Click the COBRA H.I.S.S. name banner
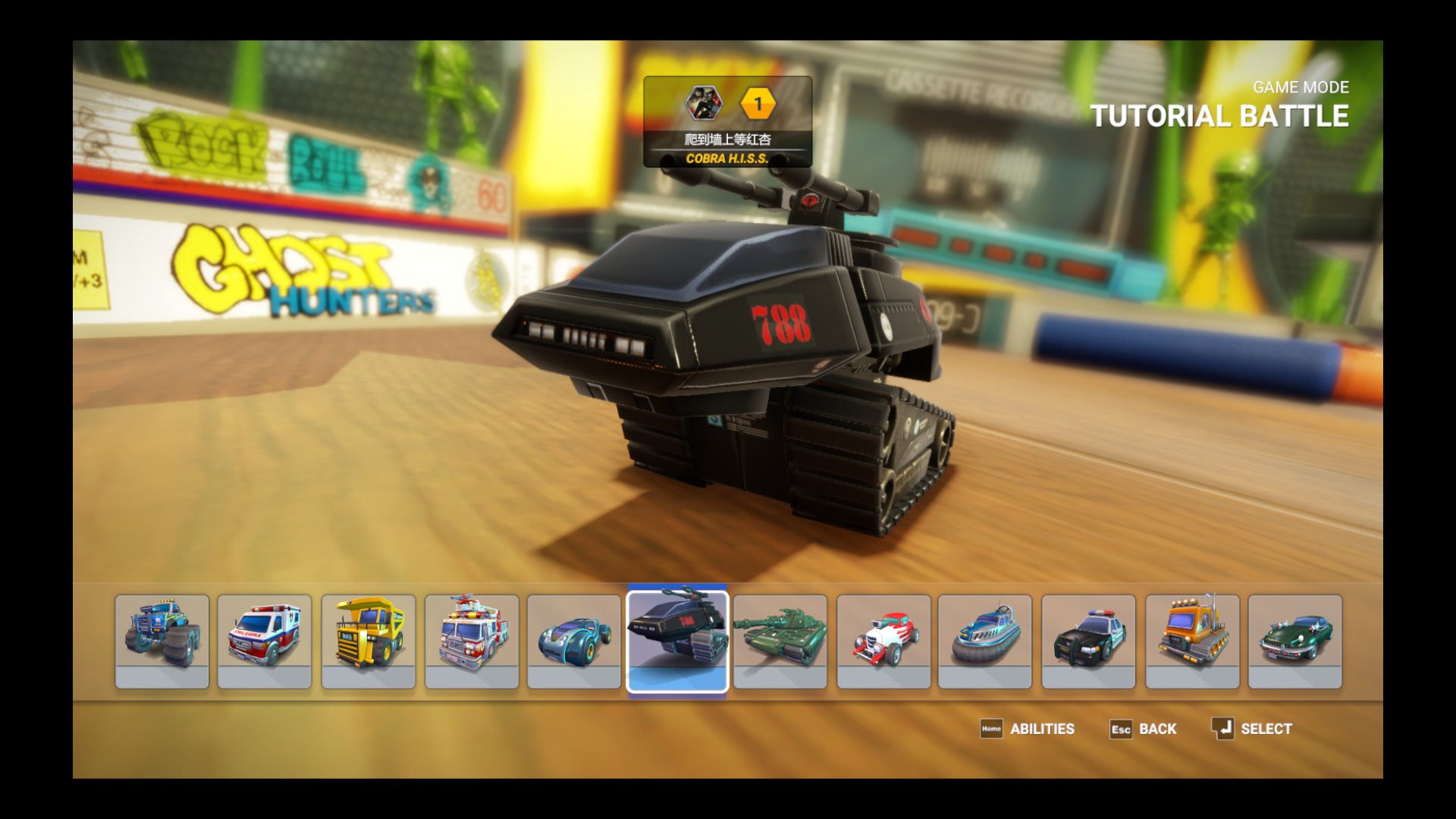Viewport: 1456px width, 819px height. click(727, 158)
